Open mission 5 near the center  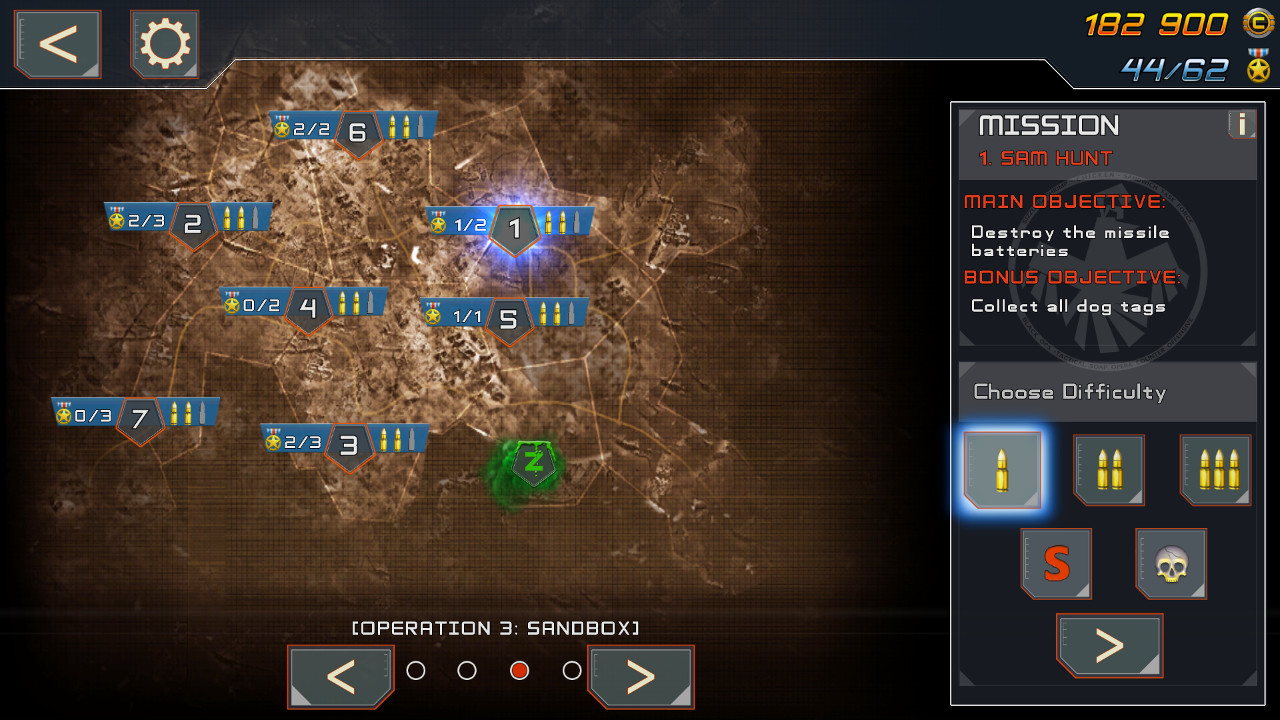pyautogui.click(x=508, y=321)
